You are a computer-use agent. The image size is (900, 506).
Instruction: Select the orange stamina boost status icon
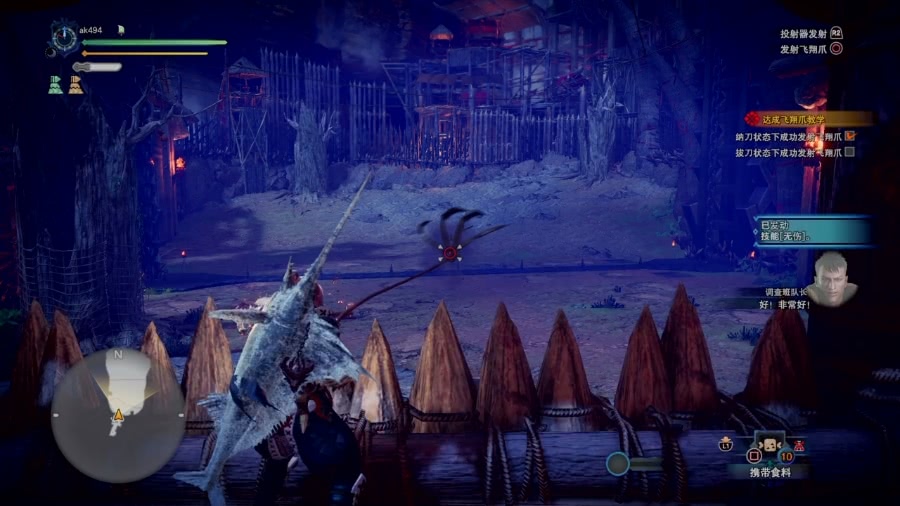(x=76, y=86)
